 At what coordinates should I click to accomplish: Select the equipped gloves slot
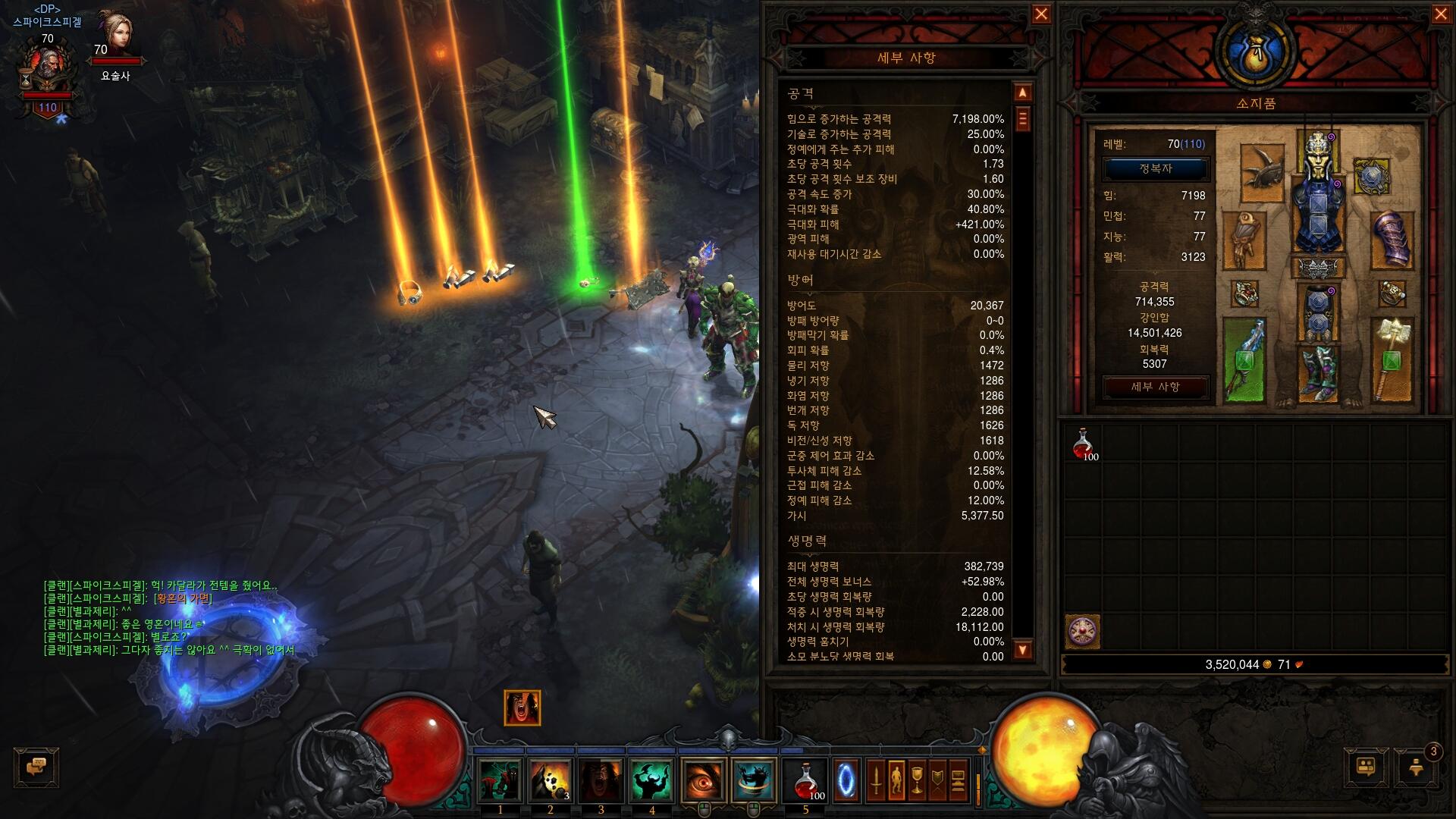click(1244, 240)
